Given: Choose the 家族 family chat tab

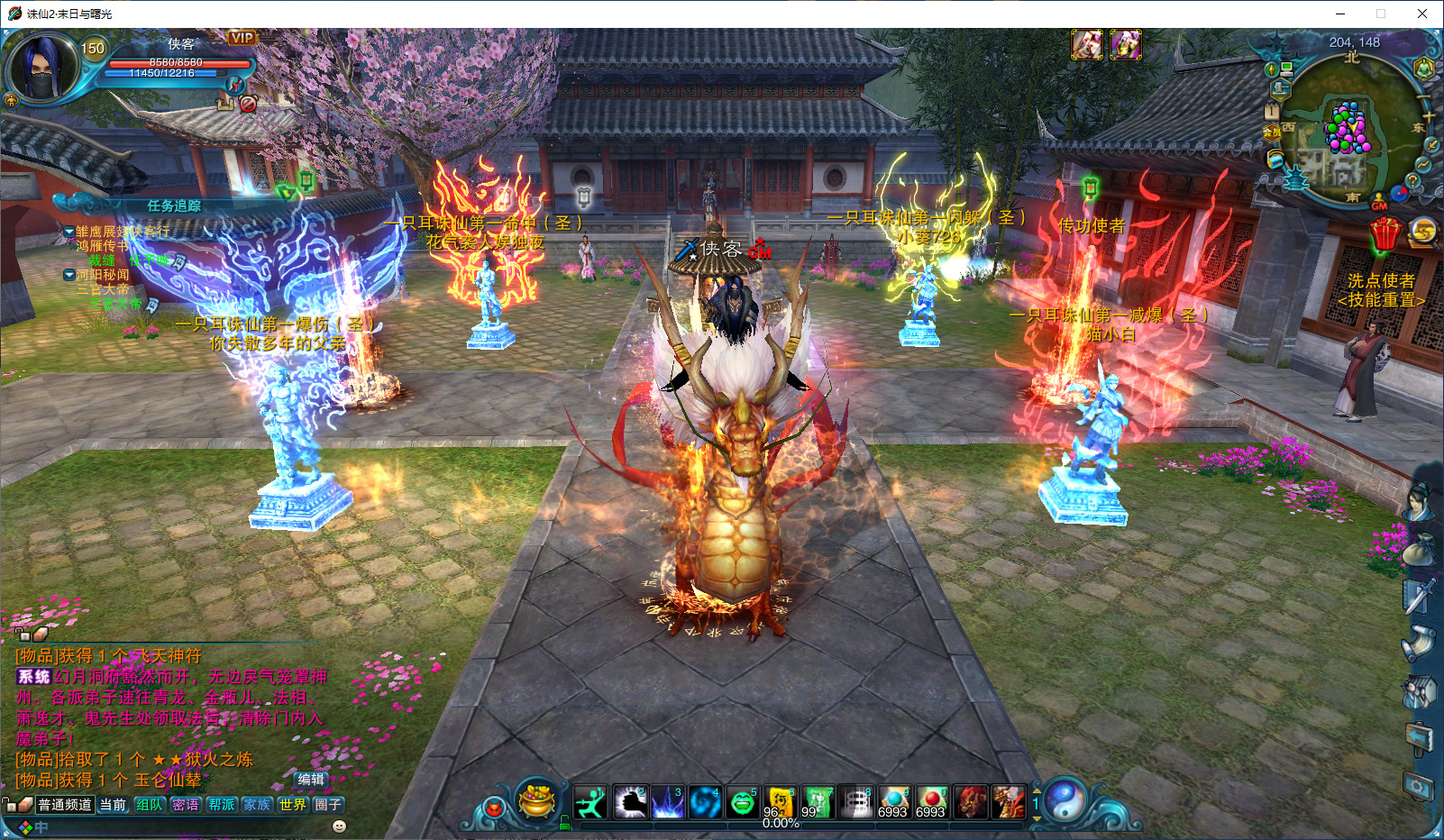Looking at the screenshot, I should (257, 805).
